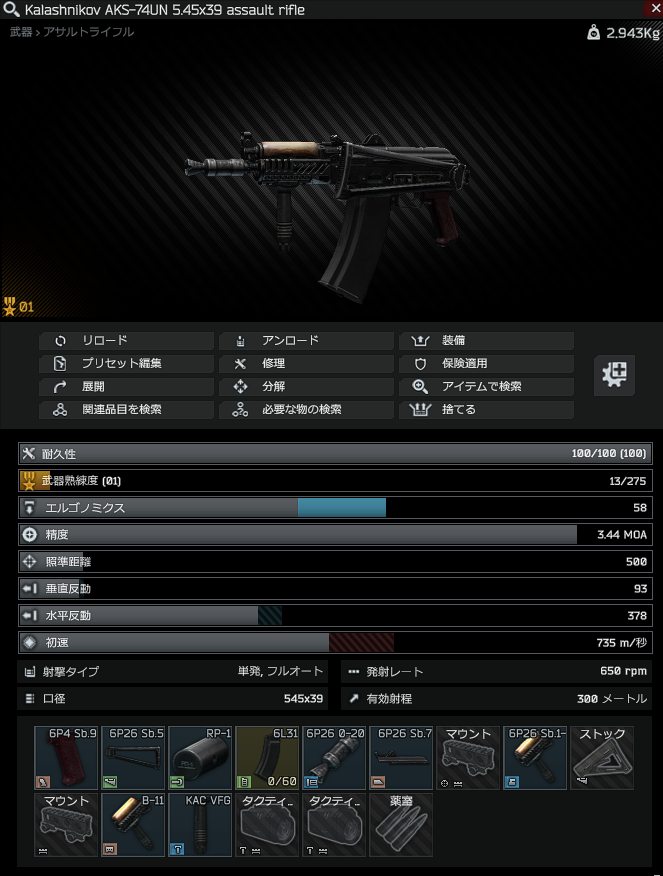
Task: Select the 6L31 magazine slot
Action: coord(268,757)
